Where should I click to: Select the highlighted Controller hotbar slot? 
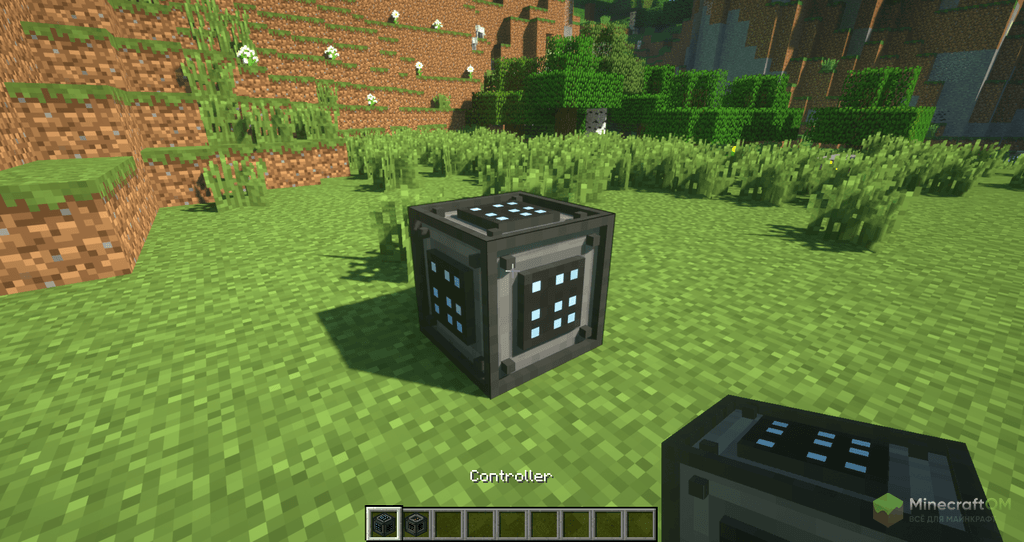(382, 523)
